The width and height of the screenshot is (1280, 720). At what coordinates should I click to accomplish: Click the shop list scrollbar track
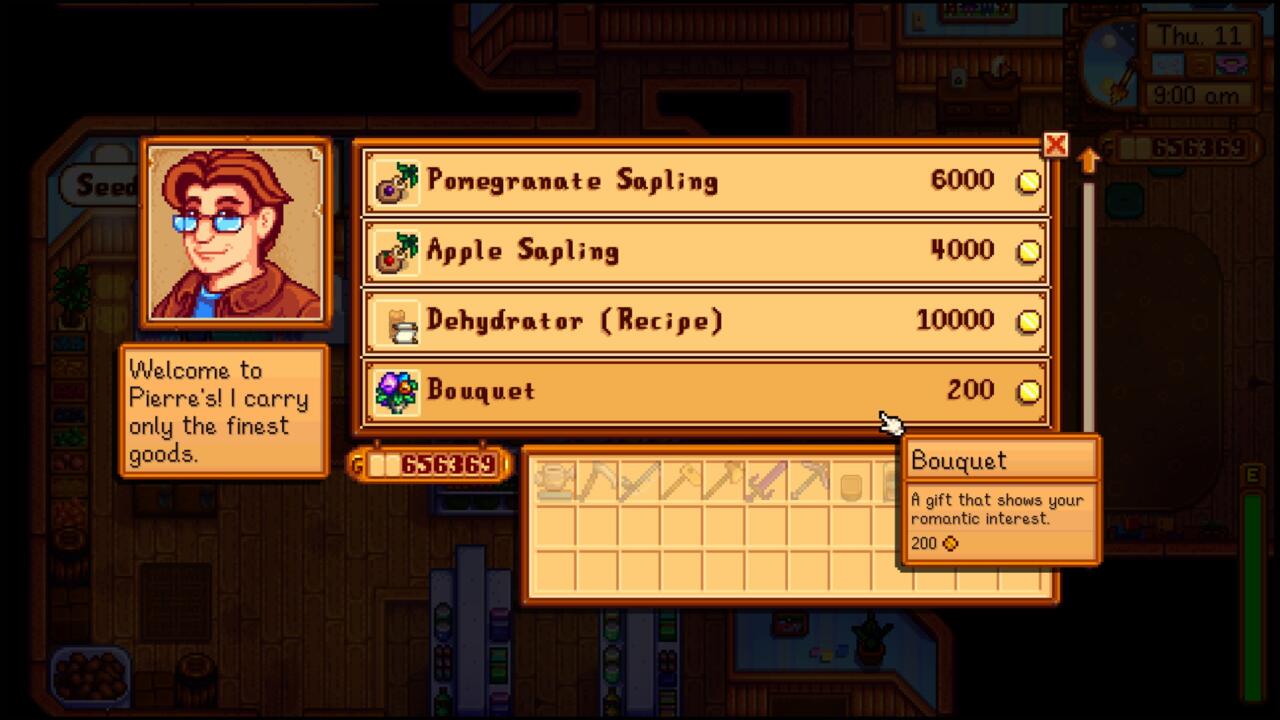click(x=1089, y=300)
